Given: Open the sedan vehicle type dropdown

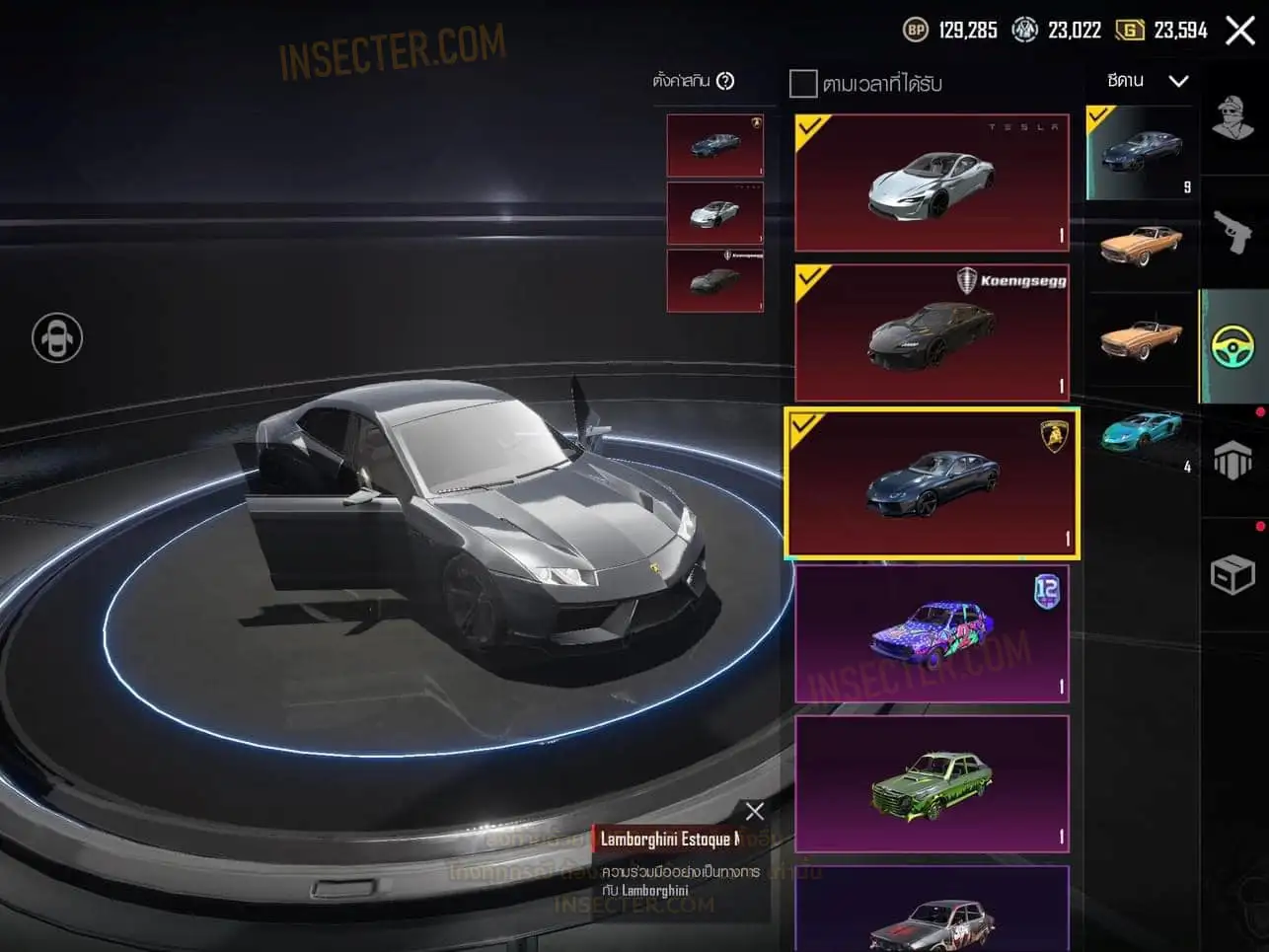Looking at the screenshot, I should click(1147, 81).
